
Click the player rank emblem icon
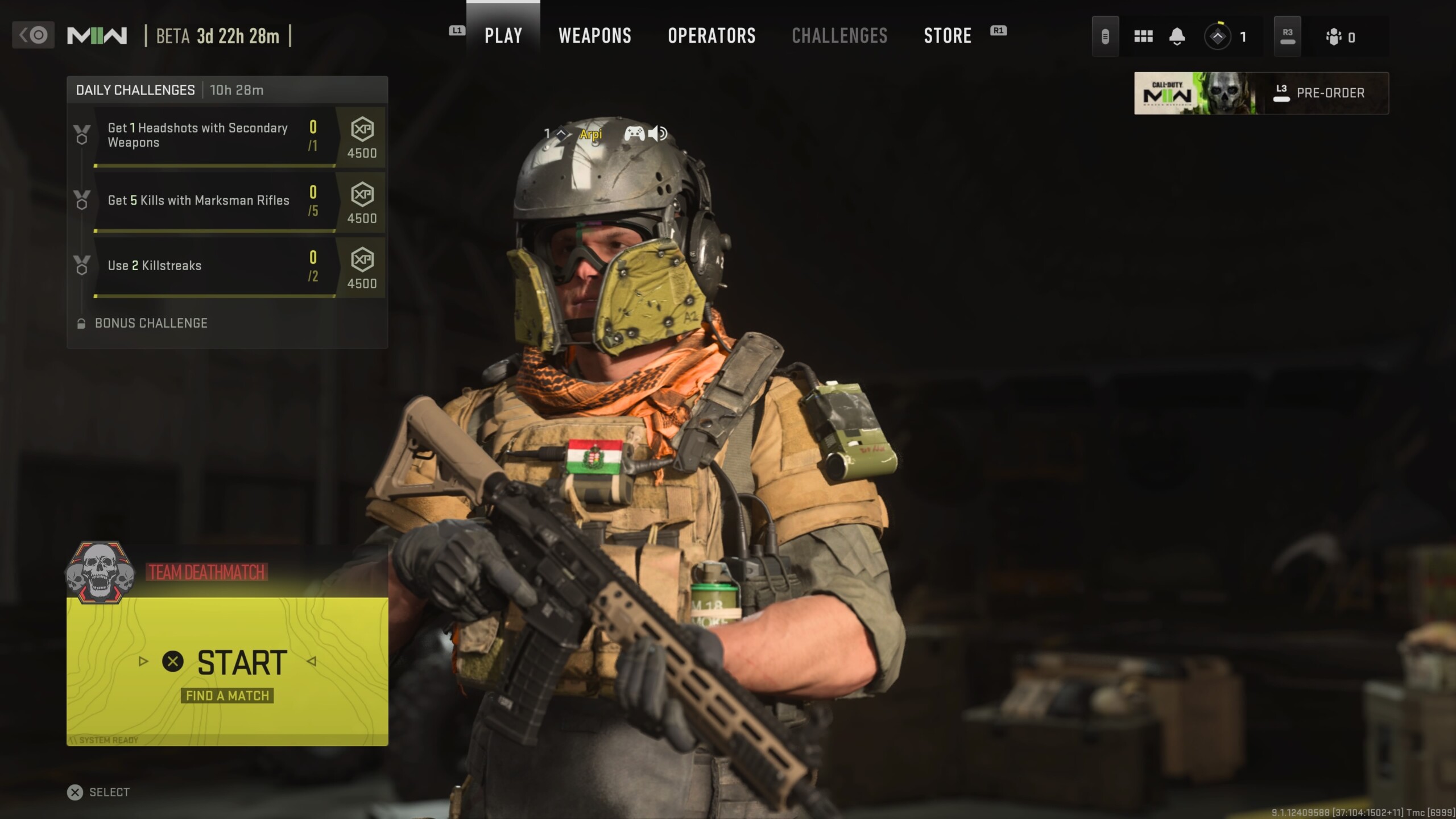[1218, 37]
